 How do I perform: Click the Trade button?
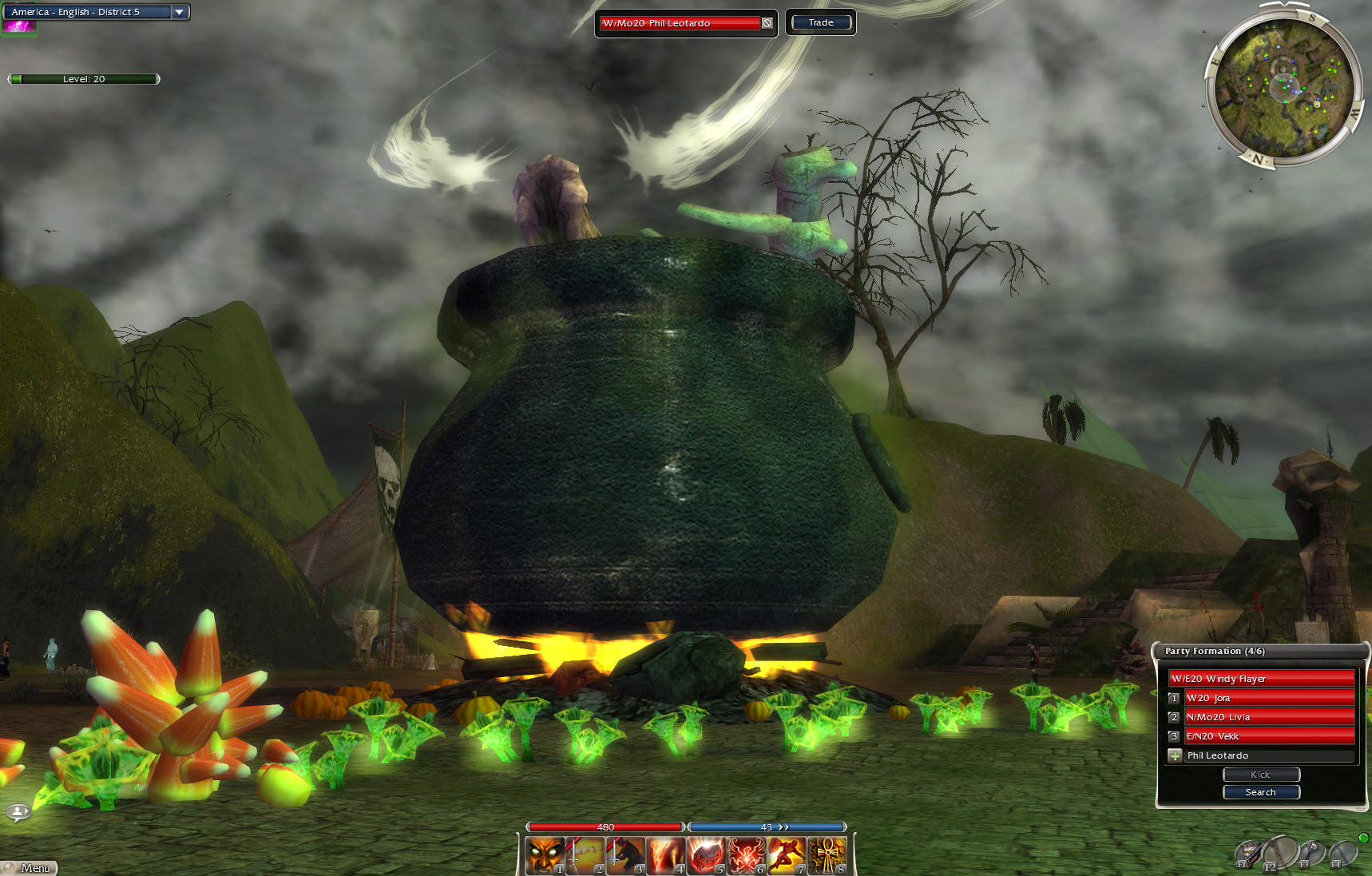(821, 22)
